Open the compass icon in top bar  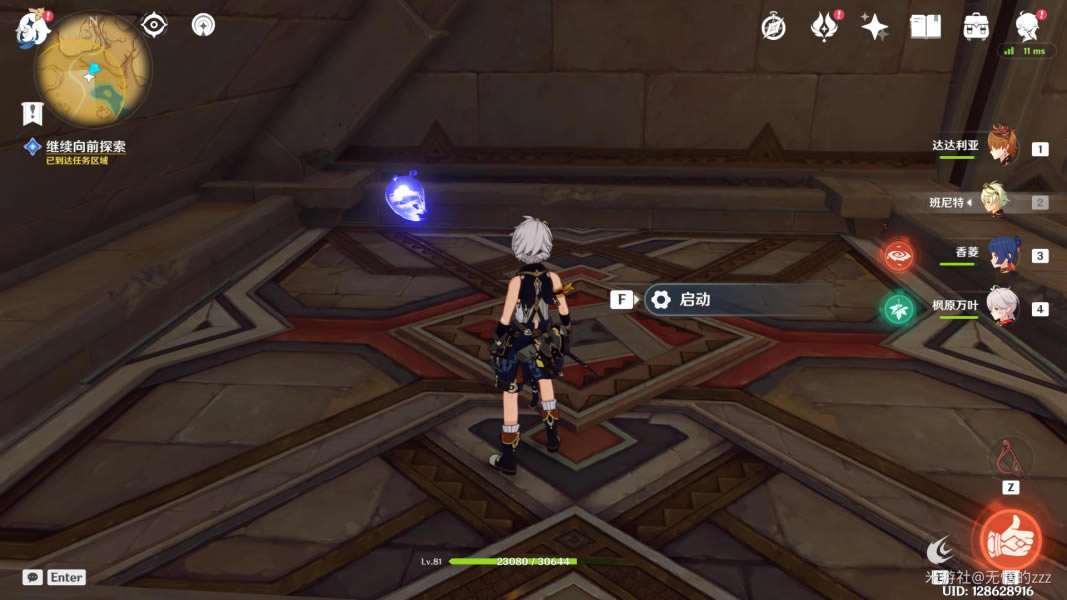click(x=773, y=27)
